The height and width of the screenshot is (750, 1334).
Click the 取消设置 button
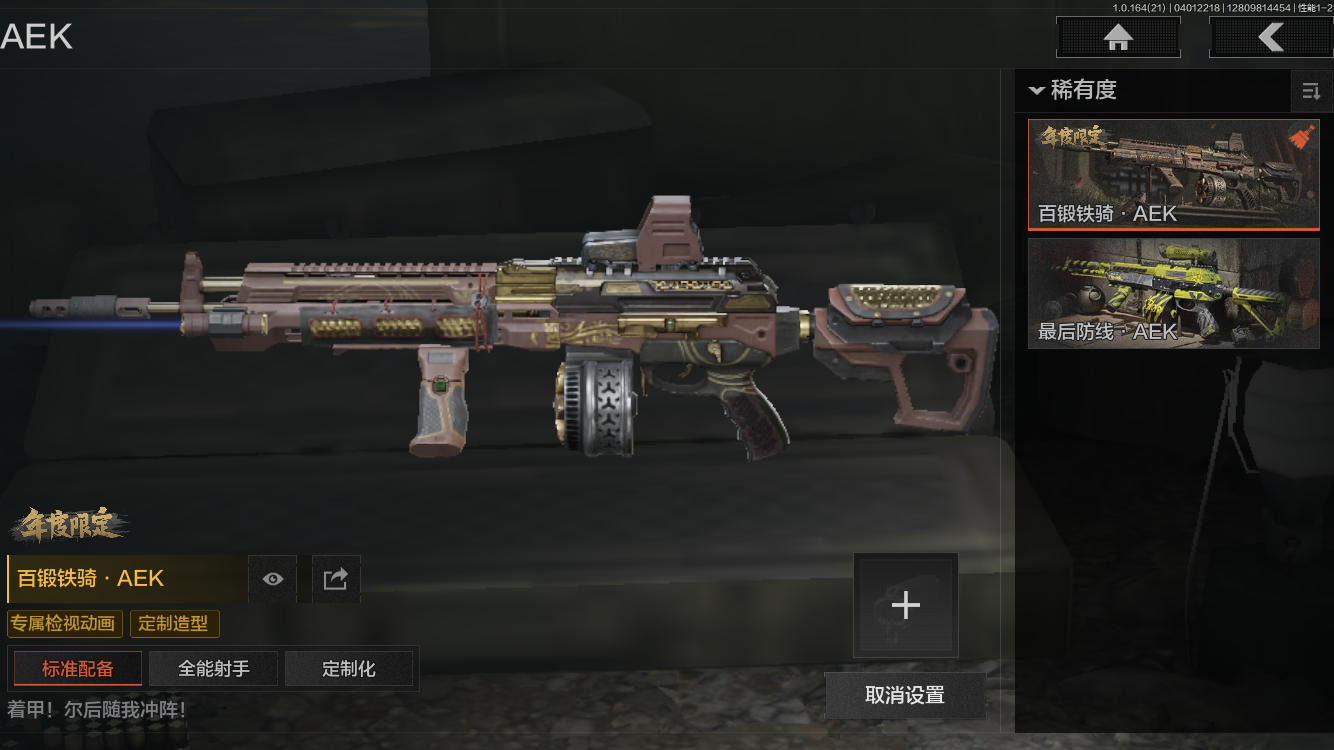(905, 695)
